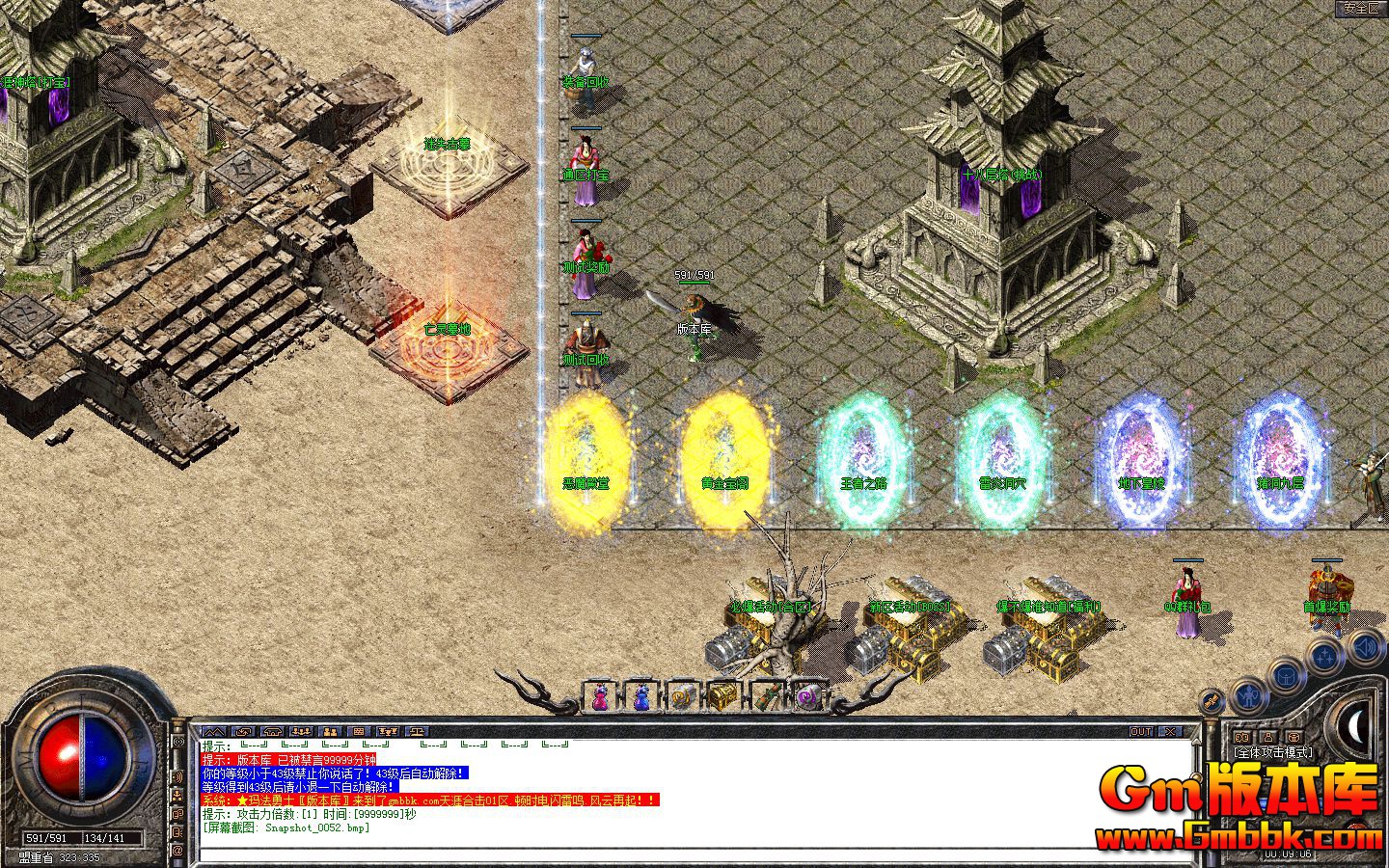This screenshot has height=868, width=1389.
Task: Enter the 王者之路 green portal
Action: coord(861,448)
